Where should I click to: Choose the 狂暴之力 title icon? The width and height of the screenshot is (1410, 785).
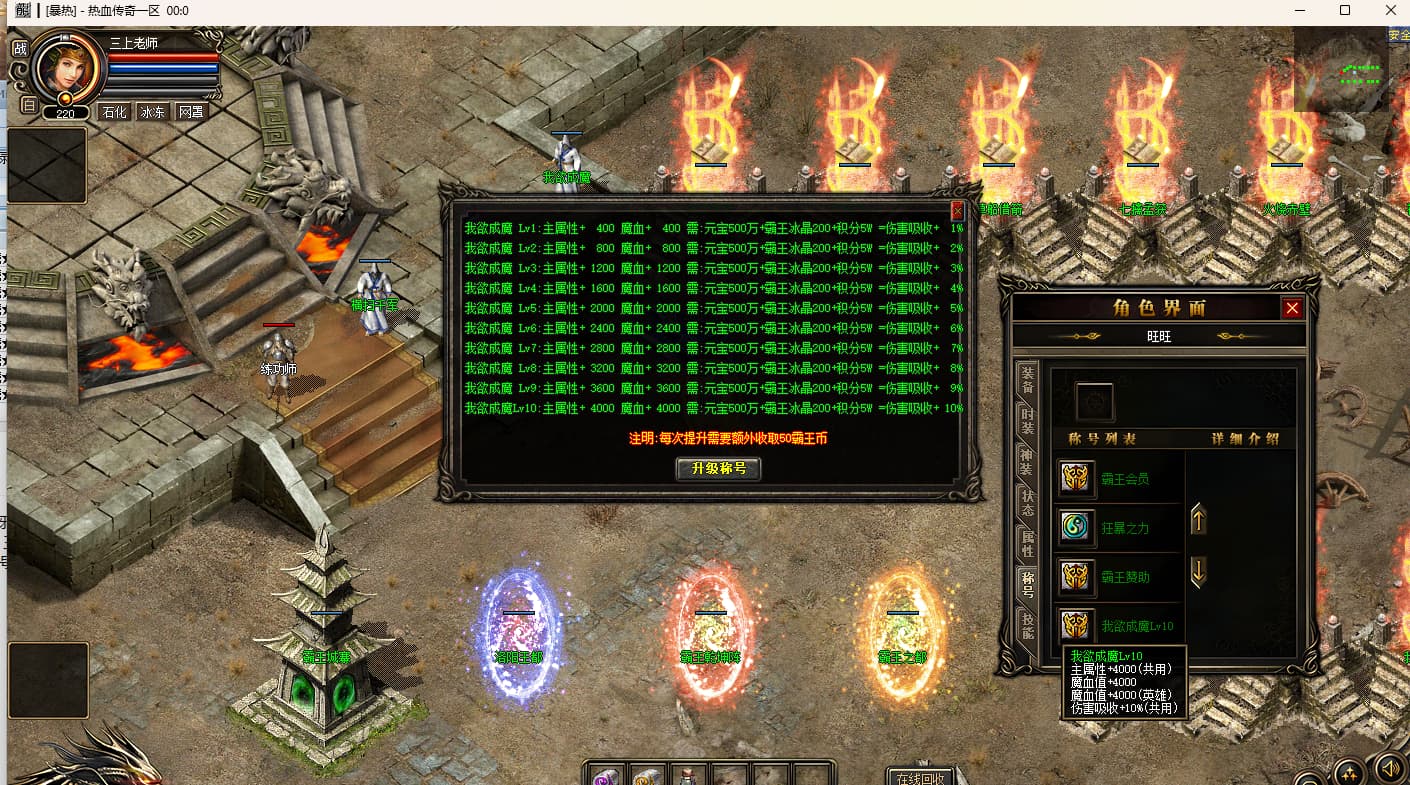1076,527
